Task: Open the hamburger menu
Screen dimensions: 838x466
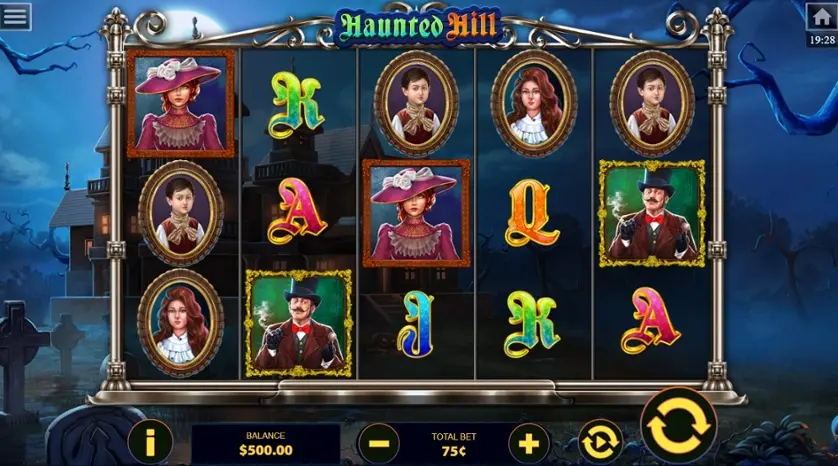Action: pyautogui.click(x=15, y=15)
